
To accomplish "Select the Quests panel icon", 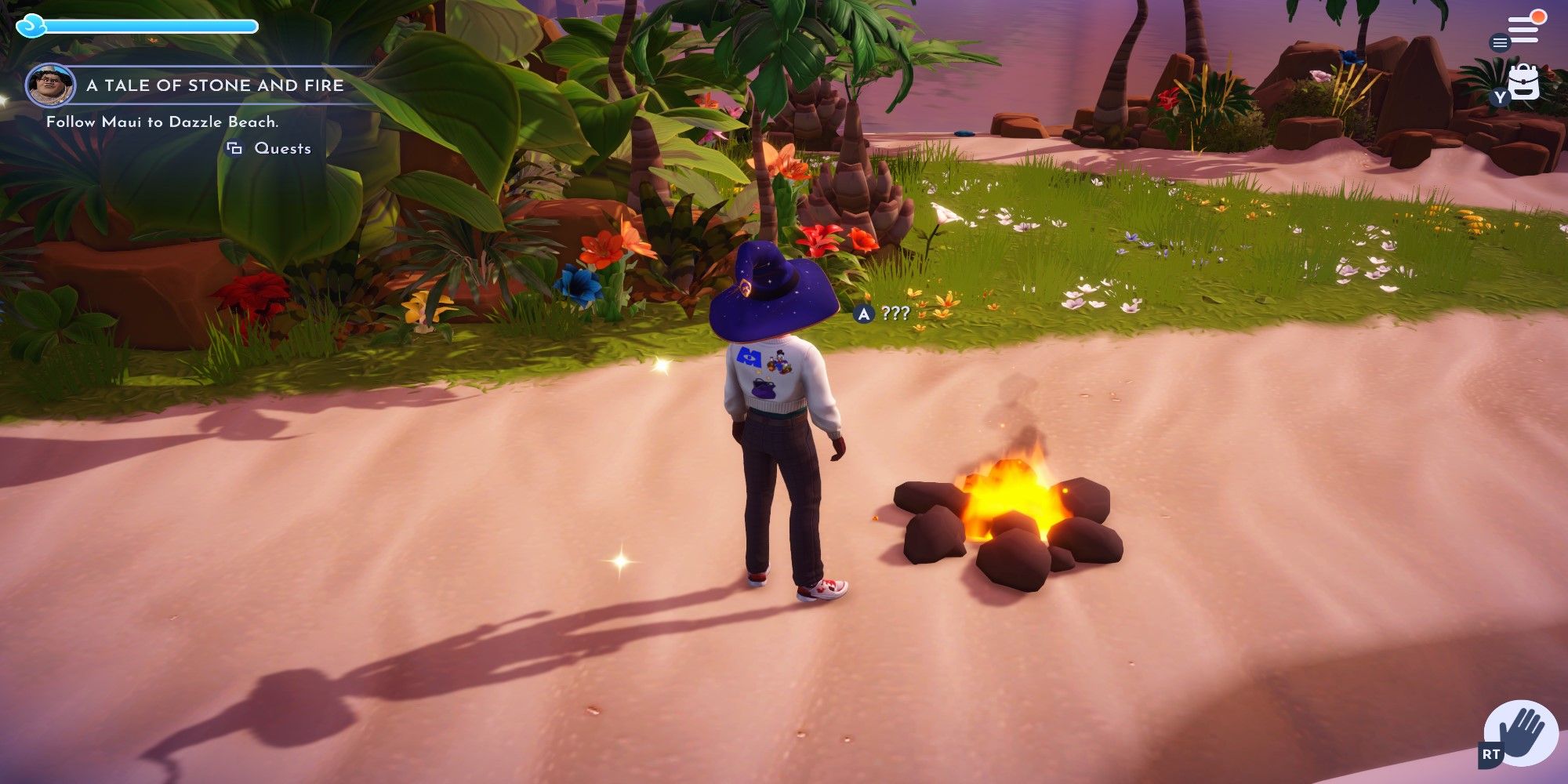I will click(x=234, y=147).
